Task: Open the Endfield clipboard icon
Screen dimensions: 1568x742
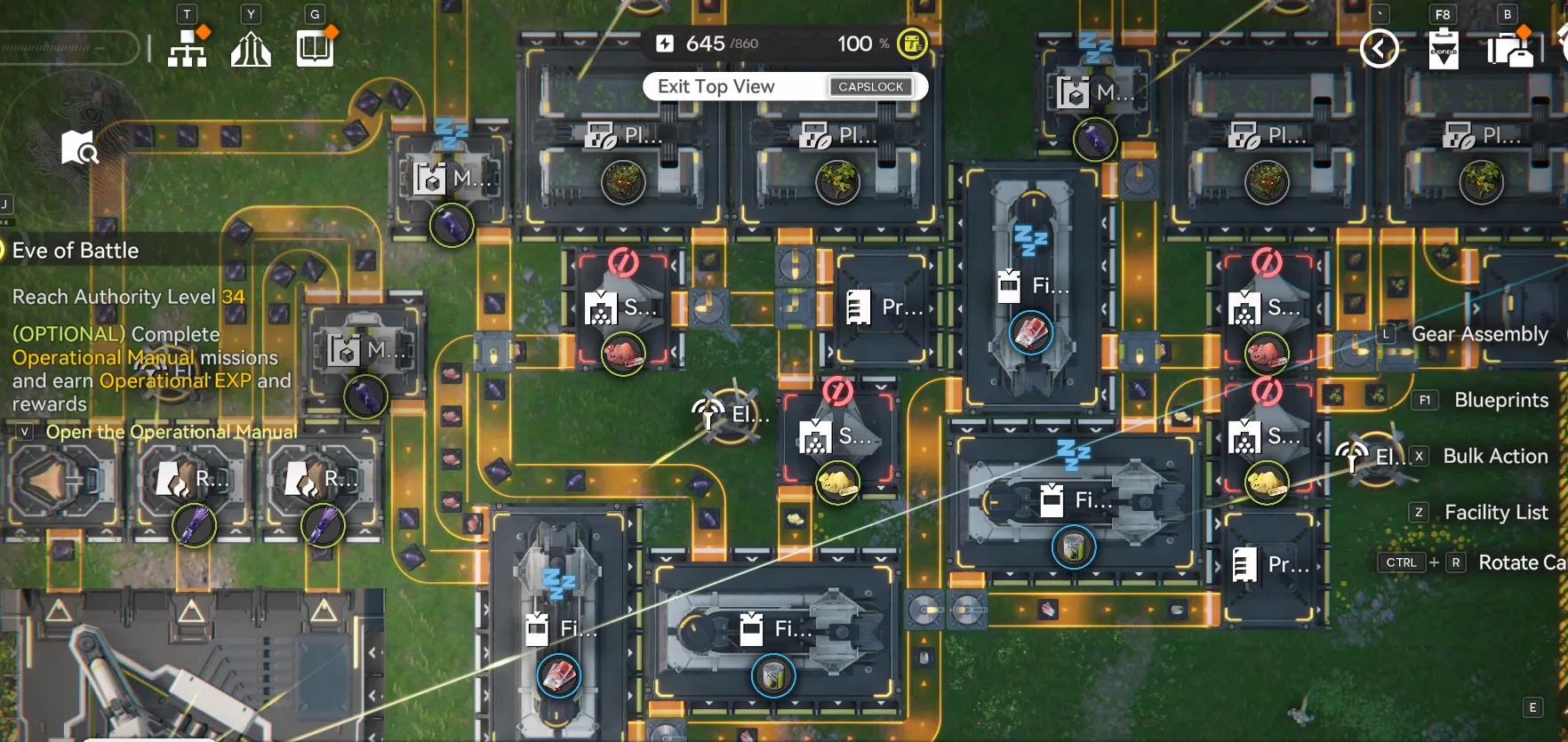Action: pos(1444,49)
